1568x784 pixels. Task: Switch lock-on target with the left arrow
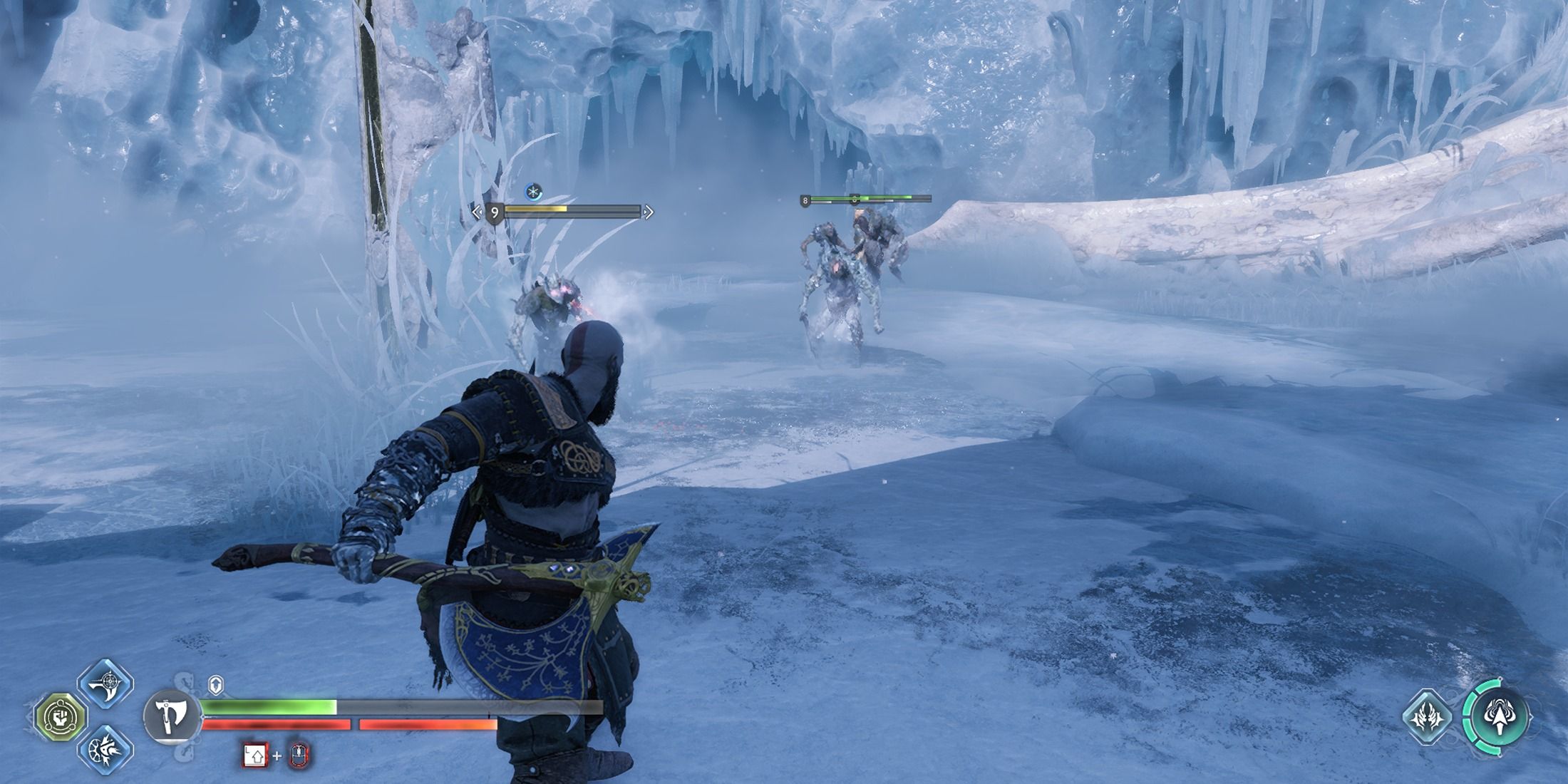point(477,212)
